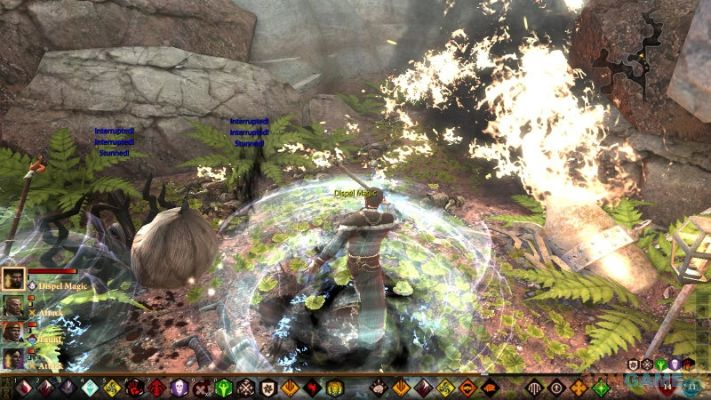Screen dimensions: 711x400
Task: Select the red crossed-swords ability slot
Action: tap(200, 388)
